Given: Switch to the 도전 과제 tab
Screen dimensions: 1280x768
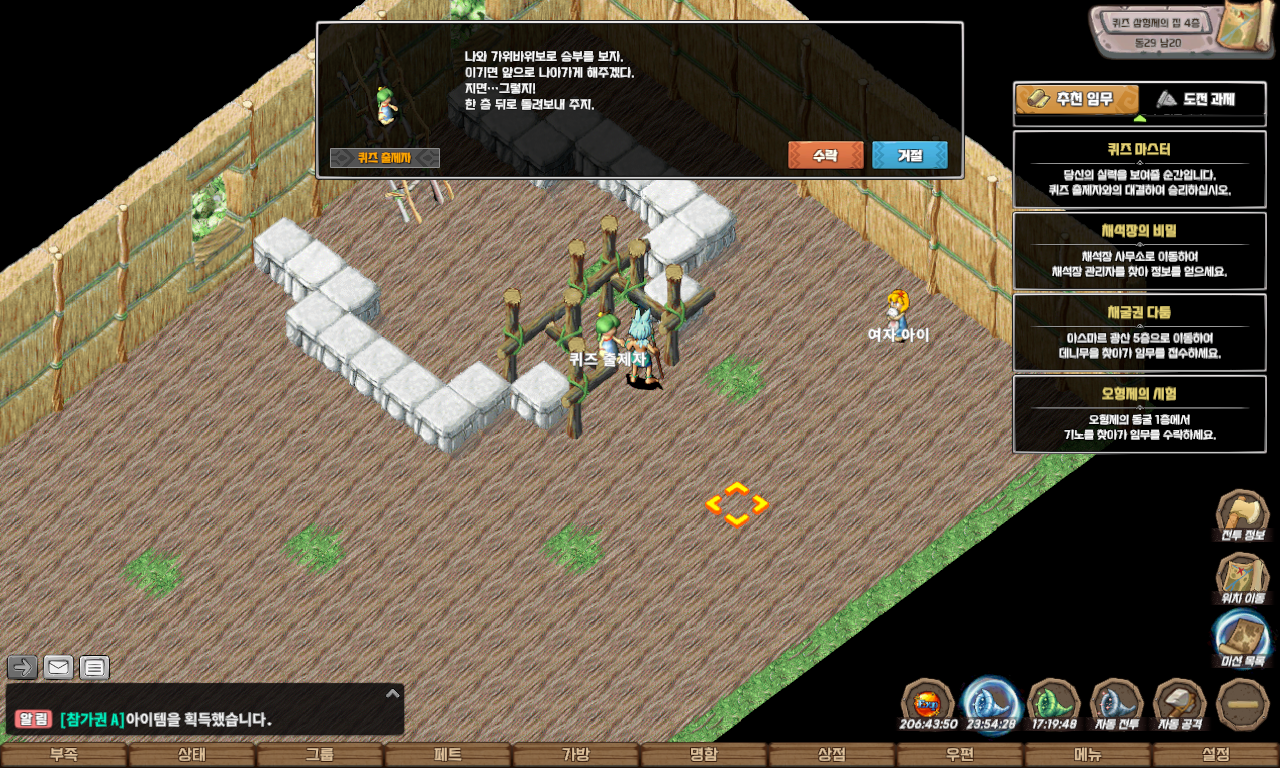Looking at the screenshot, I should click(1194, 99).
